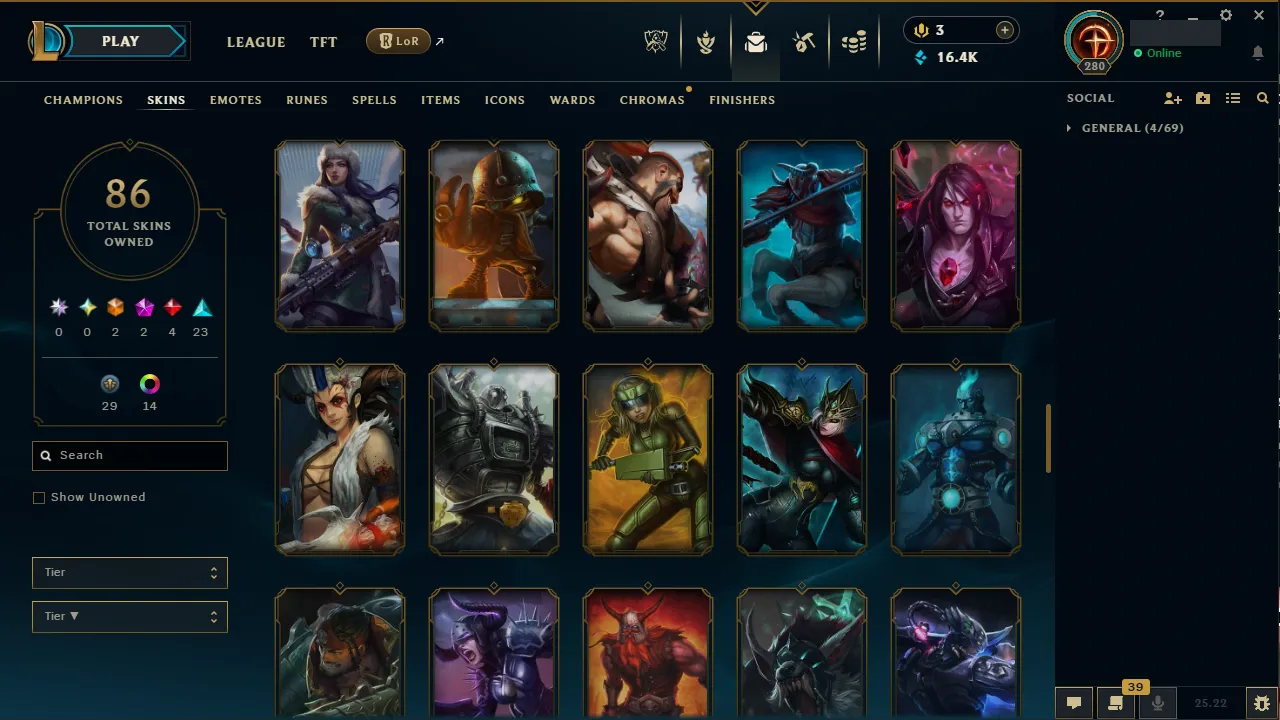This screenshot has width=1280, height=720.
Task: Add a friend using the person-plus icon
Action: (1172, 98)
